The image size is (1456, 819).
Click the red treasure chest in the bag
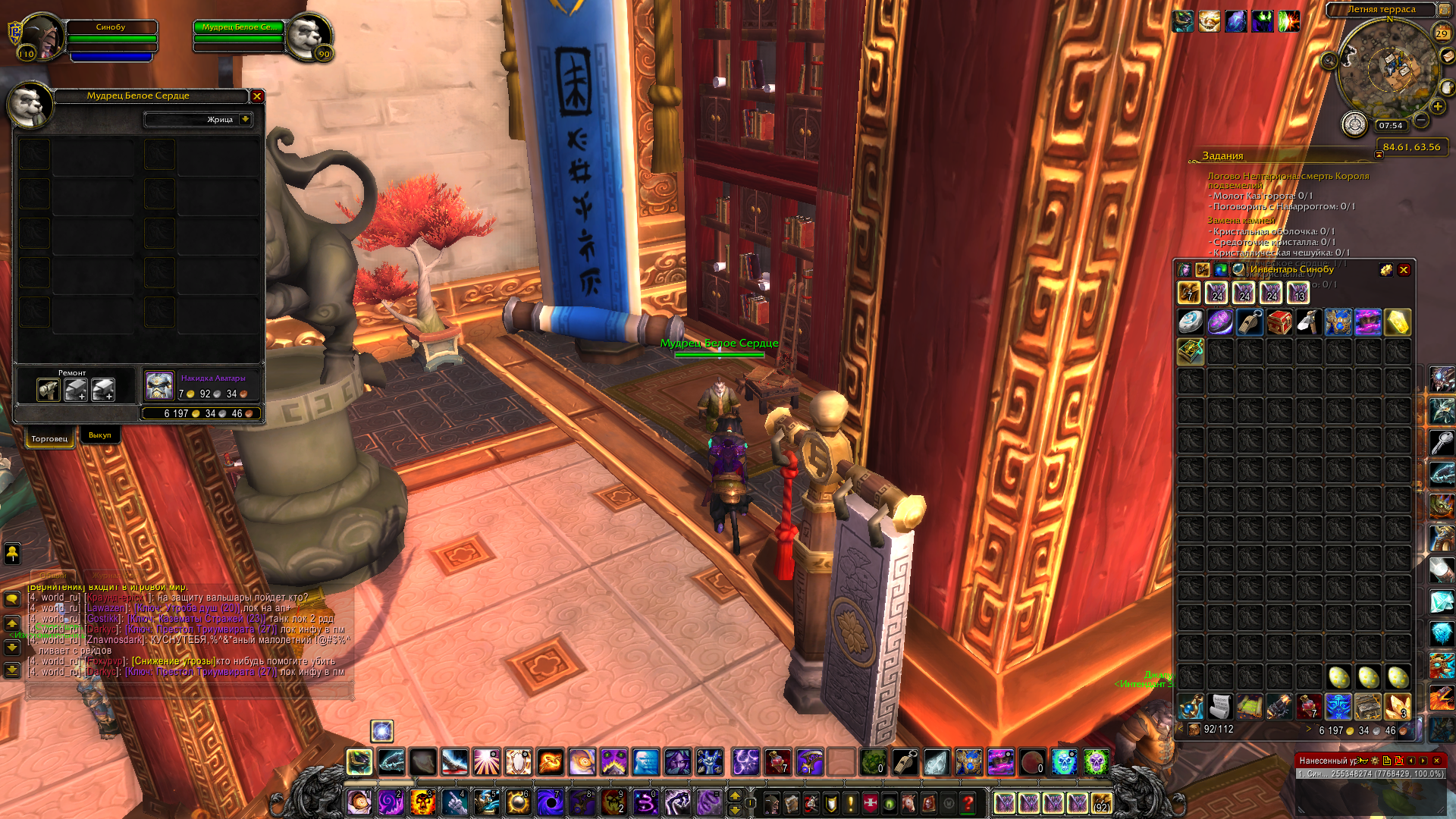[x=1279, y=322]
